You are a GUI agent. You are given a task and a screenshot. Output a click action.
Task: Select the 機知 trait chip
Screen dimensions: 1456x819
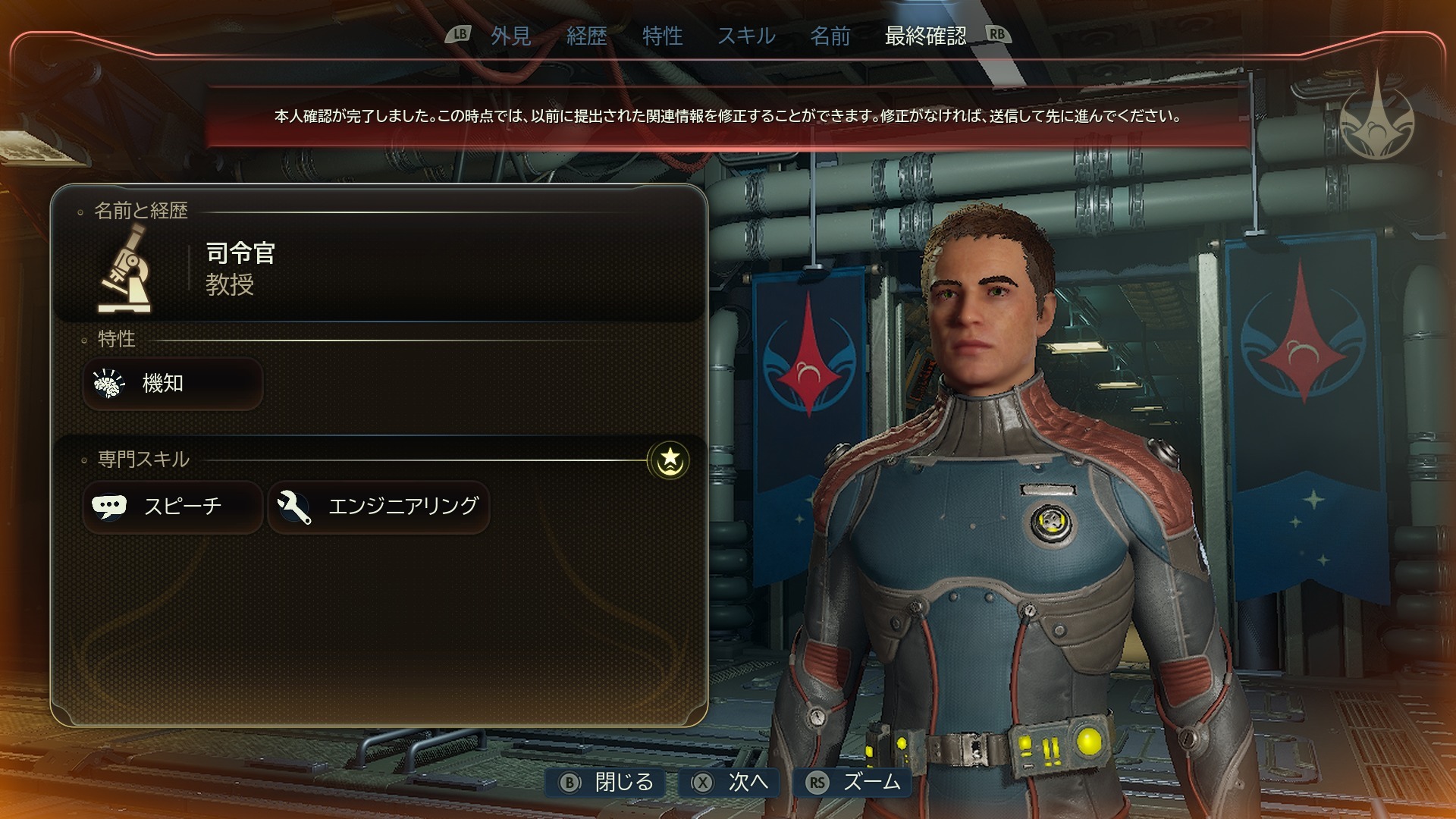[x=173, y=384]
